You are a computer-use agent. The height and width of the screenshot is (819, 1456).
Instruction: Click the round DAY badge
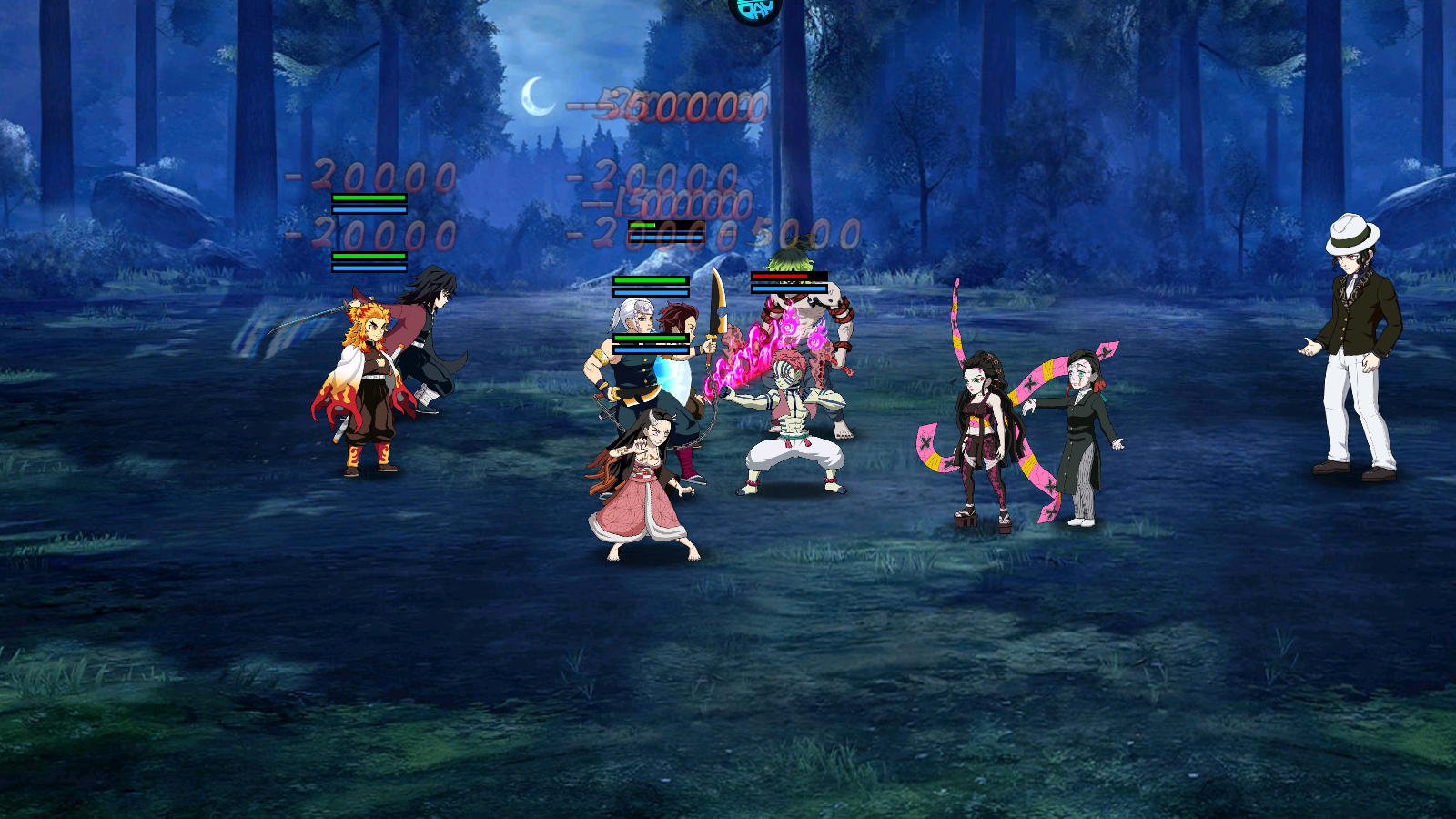[x=755, y=9]
